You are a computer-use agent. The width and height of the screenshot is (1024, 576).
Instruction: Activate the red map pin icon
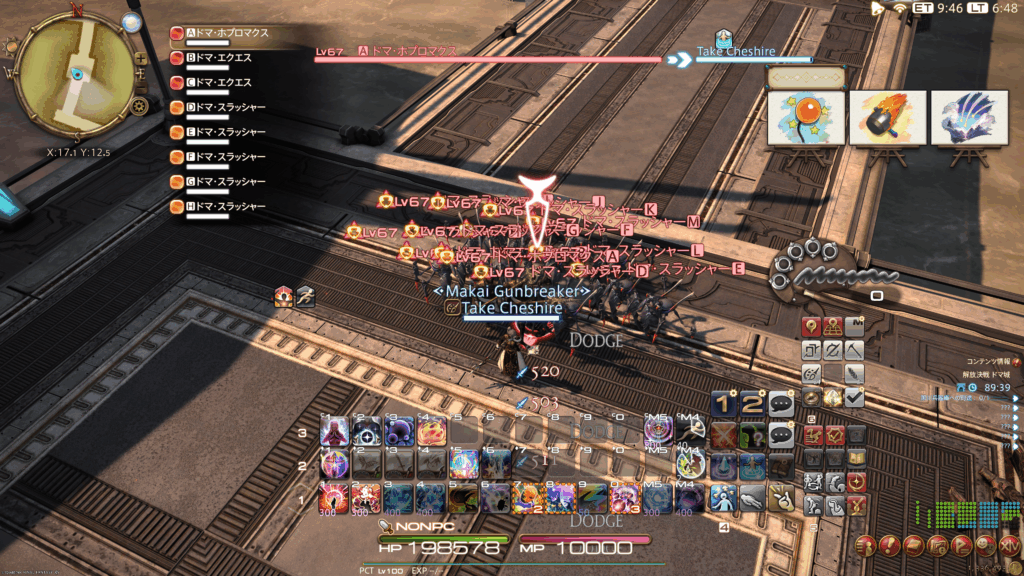810,326
